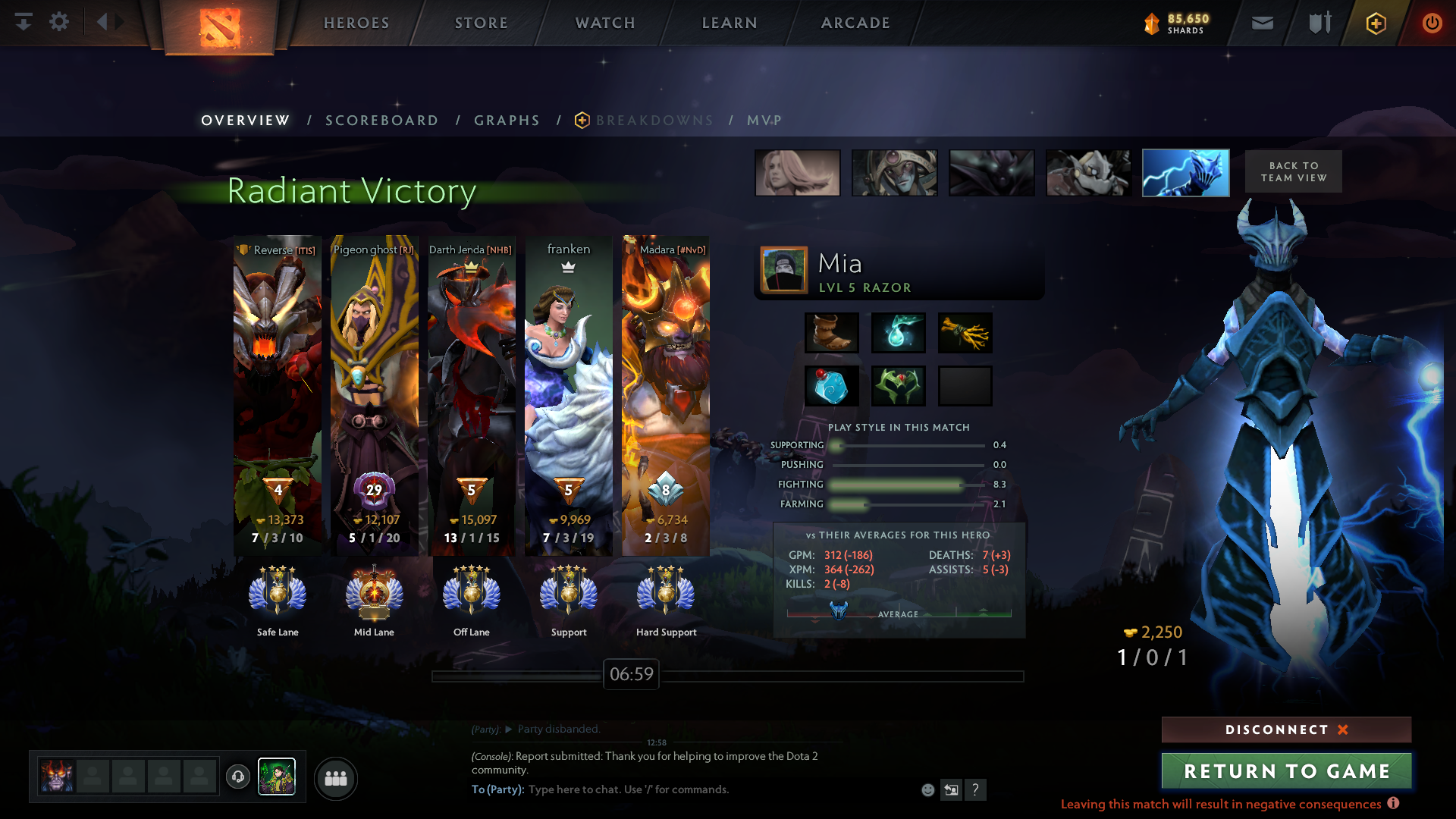
Task: Go to the Store section
Action: pyautogui.click(x=482, y=23)
